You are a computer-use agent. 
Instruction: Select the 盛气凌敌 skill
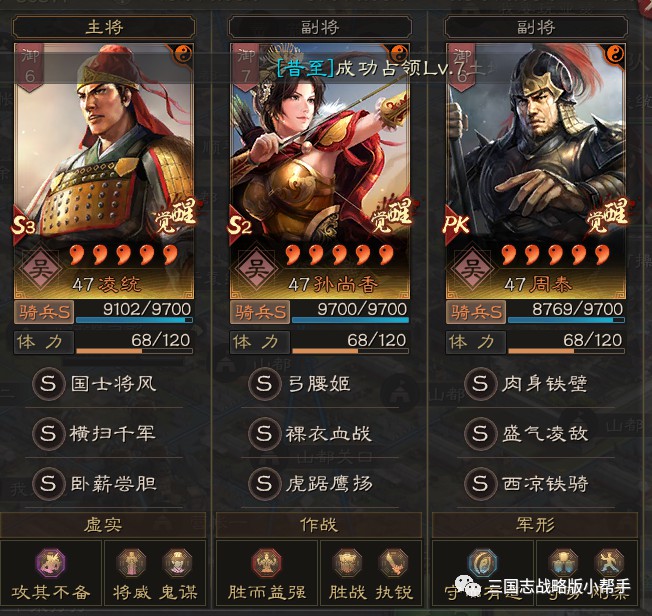click(x=536, y=433)
